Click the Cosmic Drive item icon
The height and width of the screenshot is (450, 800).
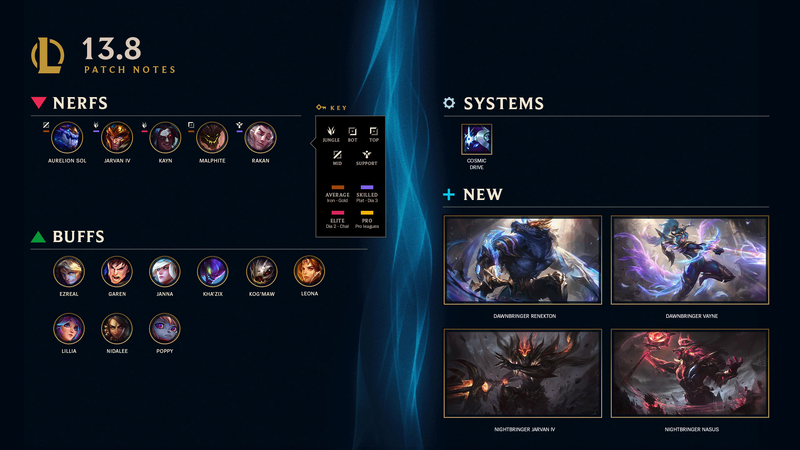pyautogui.click(x=476, y=139)
